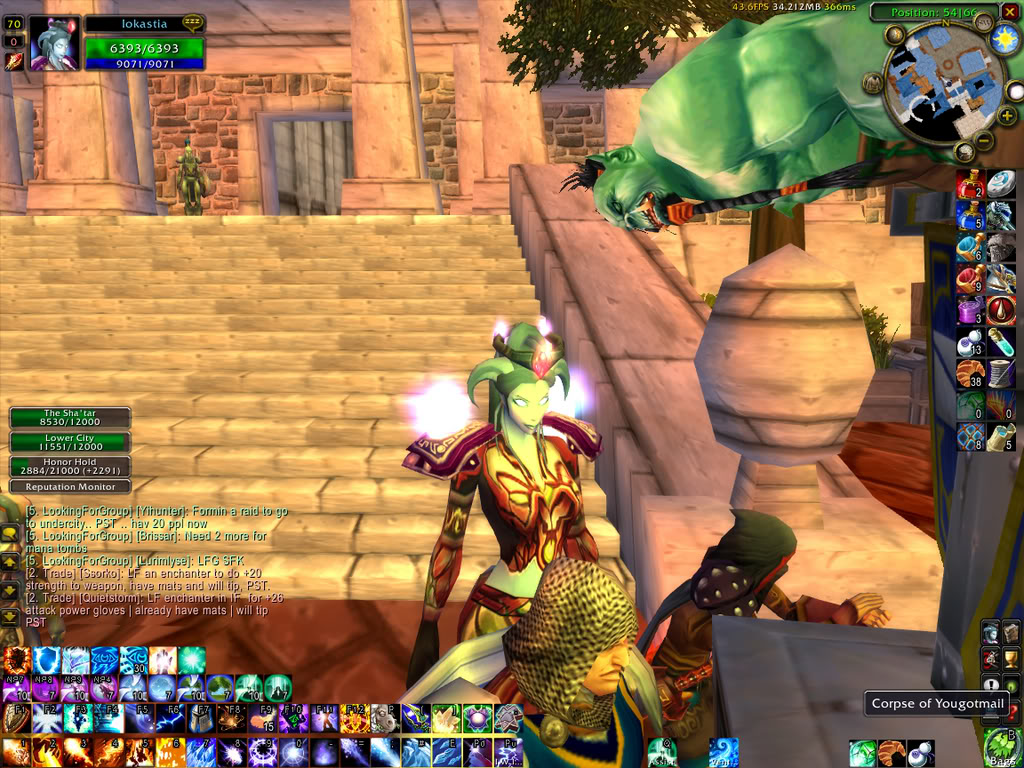Select the Lower City reputation bar
Image resolution: width=1024 pixels, height=768 pixels.
coord(70,442)
